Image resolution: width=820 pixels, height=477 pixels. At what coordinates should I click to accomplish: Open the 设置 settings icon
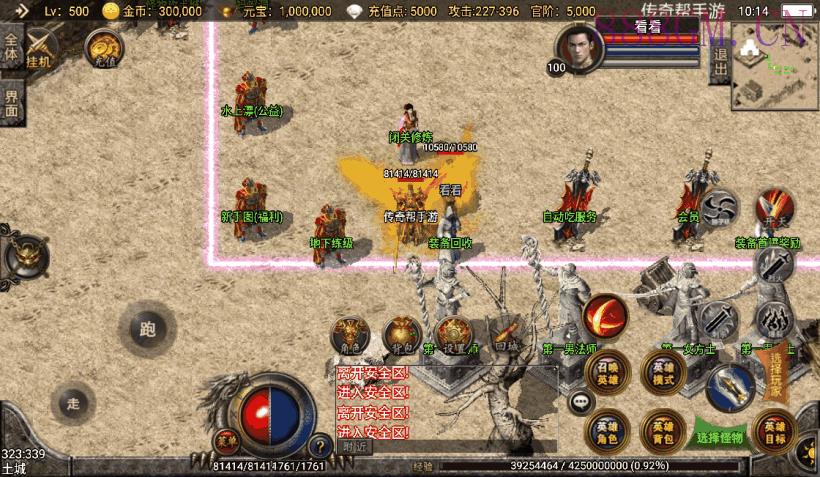pos(453,336)
